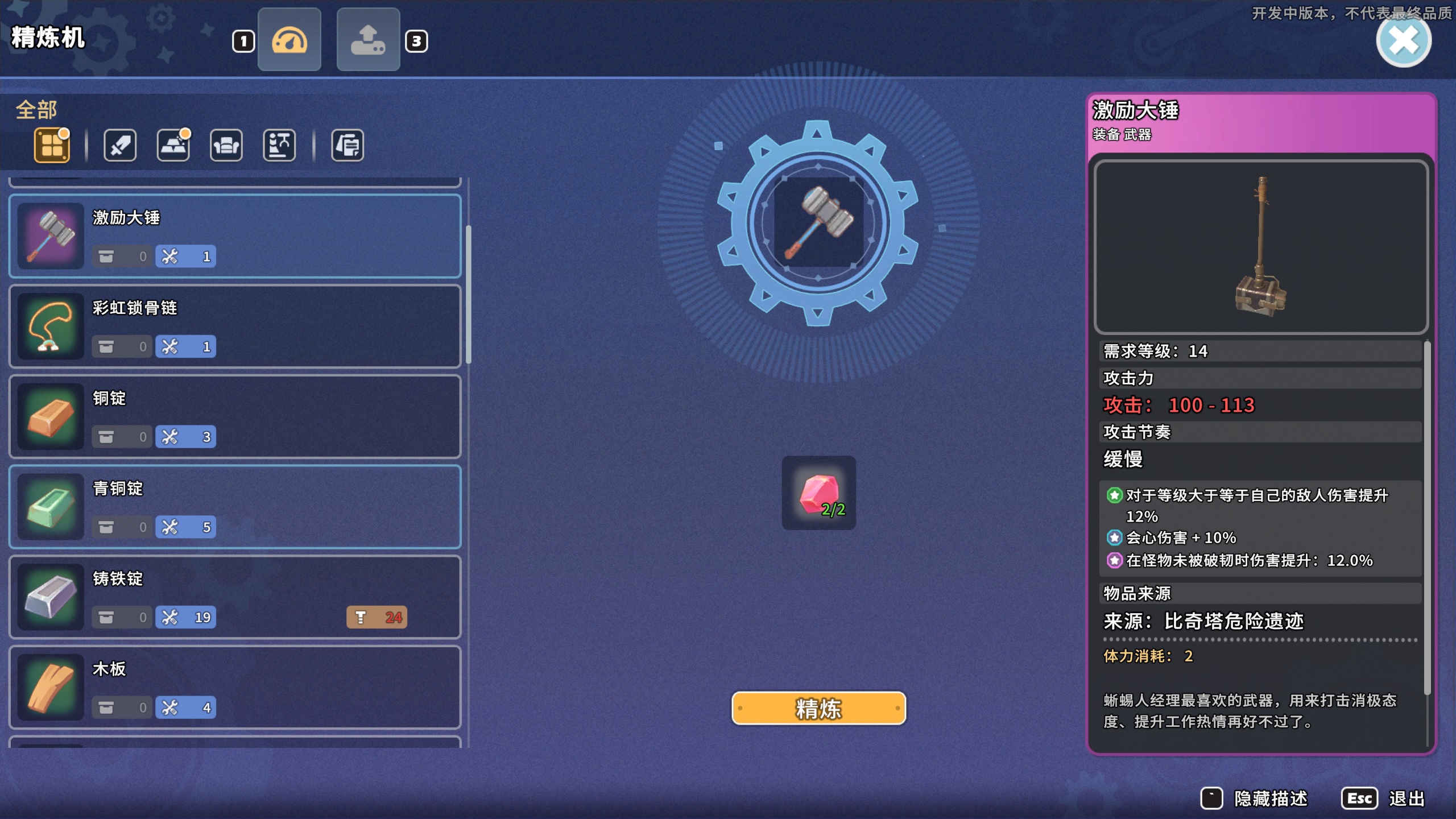Switch to the upload machine tab
Viewport: 1456px width, 819px height.
pyautogui.click(x=368, y=40)
